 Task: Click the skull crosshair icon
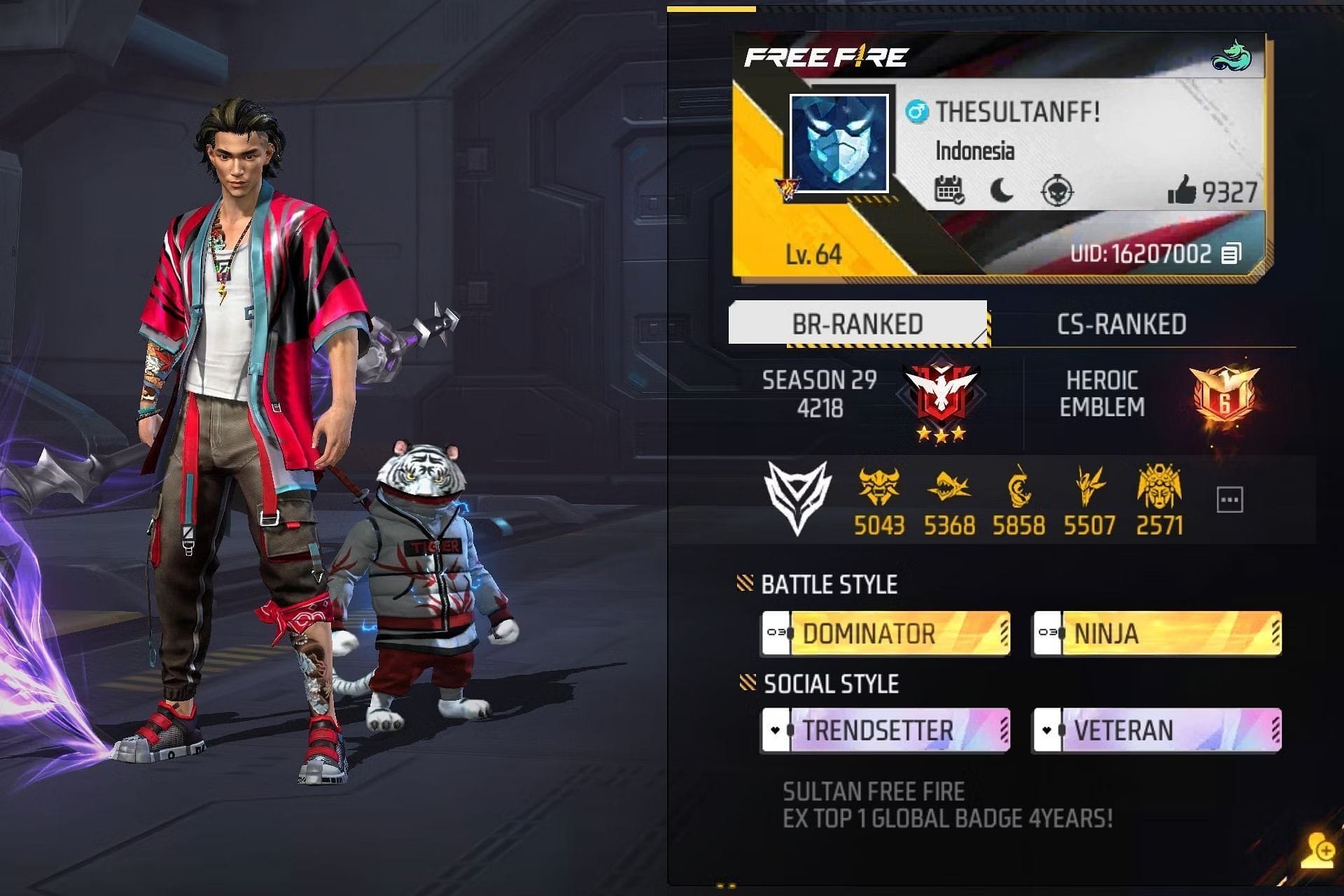1056,190
